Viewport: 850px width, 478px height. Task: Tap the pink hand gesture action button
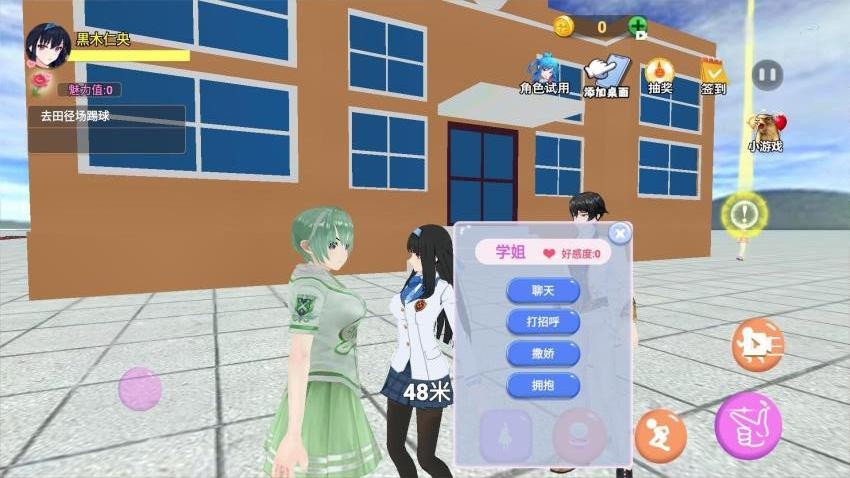click(x=748, y=425)
